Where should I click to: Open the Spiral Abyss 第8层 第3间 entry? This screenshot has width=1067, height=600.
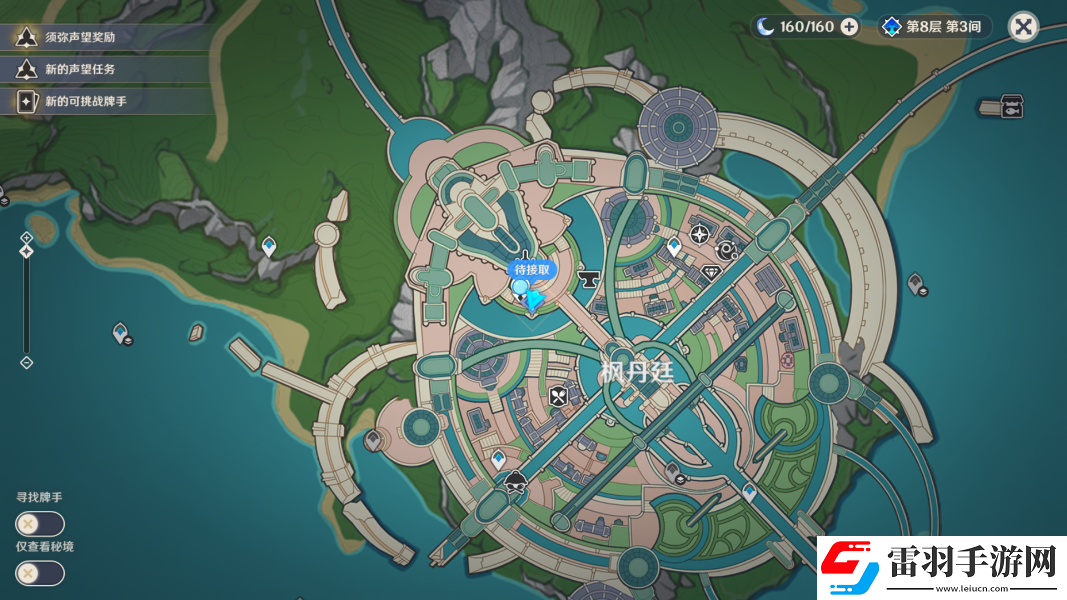pyautogui.click(x=934, y=27)
